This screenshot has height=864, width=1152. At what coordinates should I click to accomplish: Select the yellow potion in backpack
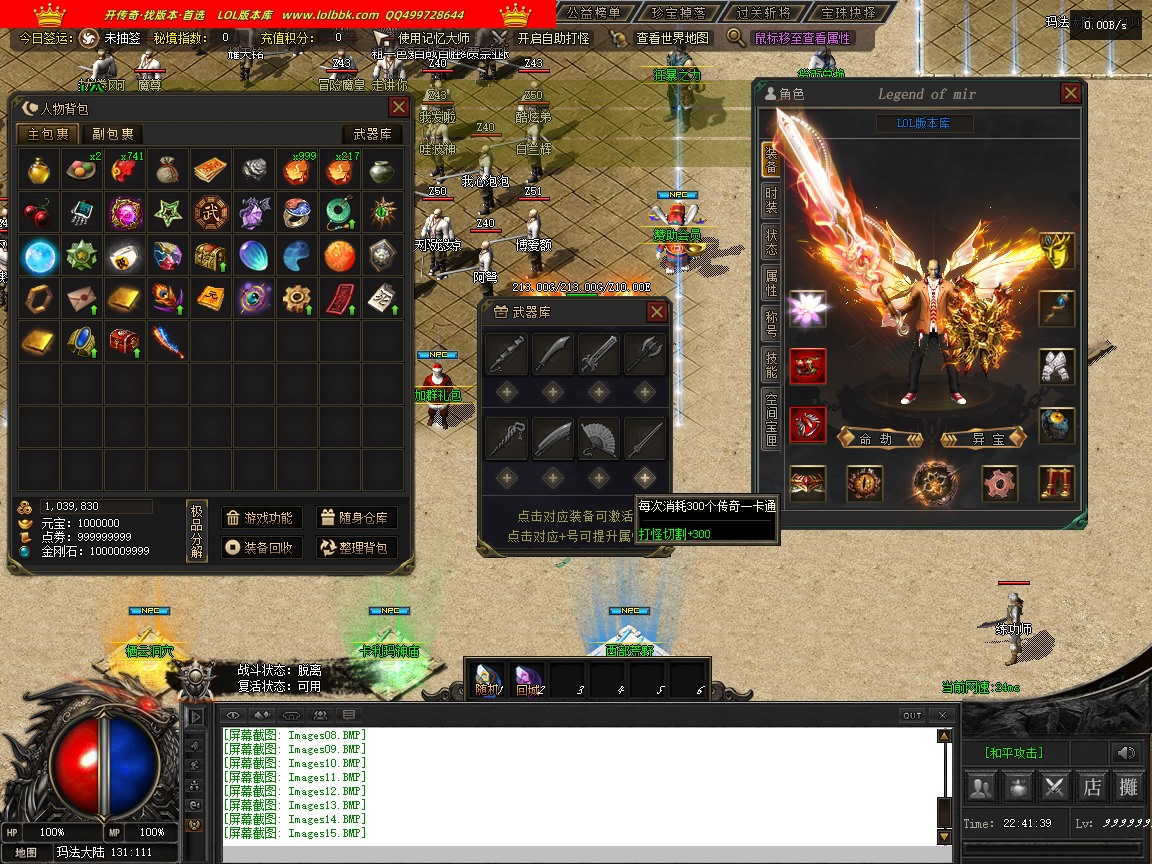coord(40,170)
